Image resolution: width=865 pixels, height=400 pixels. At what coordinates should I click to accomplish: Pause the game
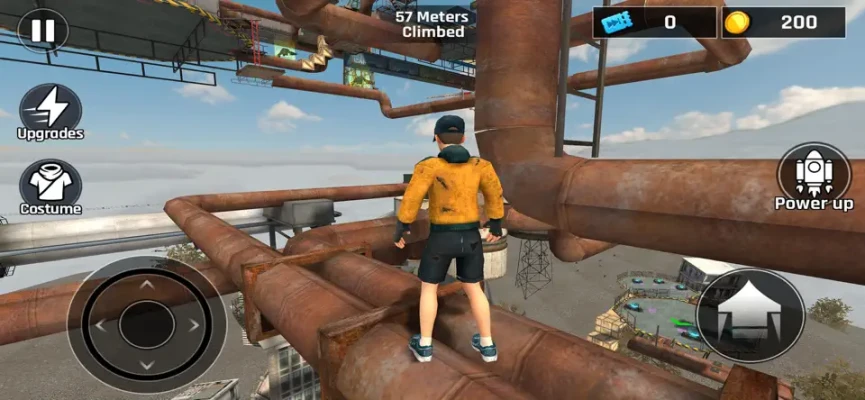43,30
